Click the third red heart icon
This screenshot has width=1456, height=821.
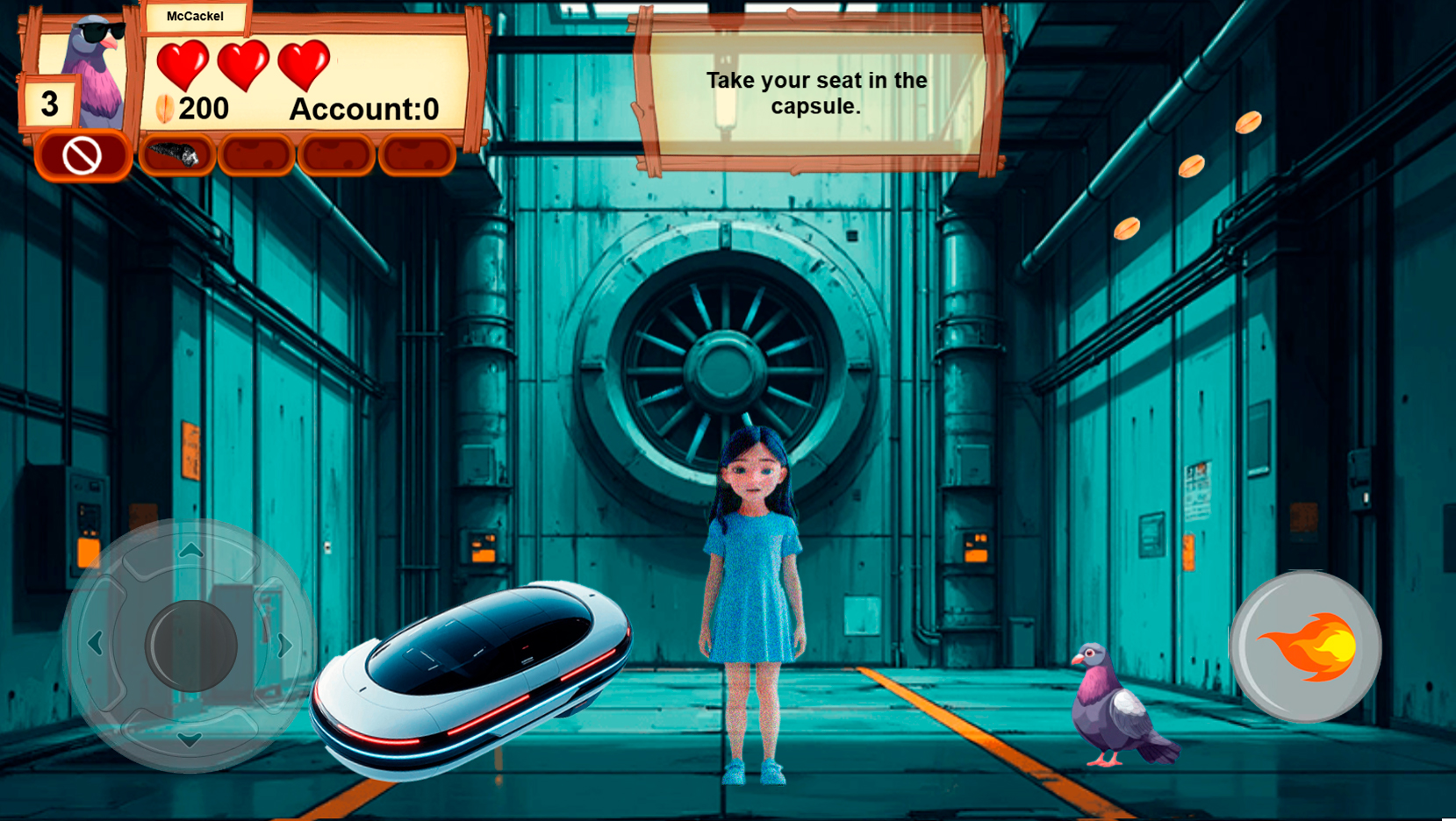[x=305, y=65]
